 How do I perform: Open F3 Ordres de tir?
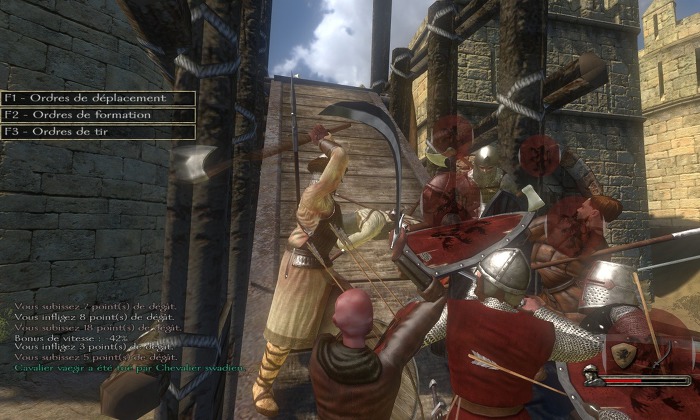pyautogui.click(x=97, y=131)
